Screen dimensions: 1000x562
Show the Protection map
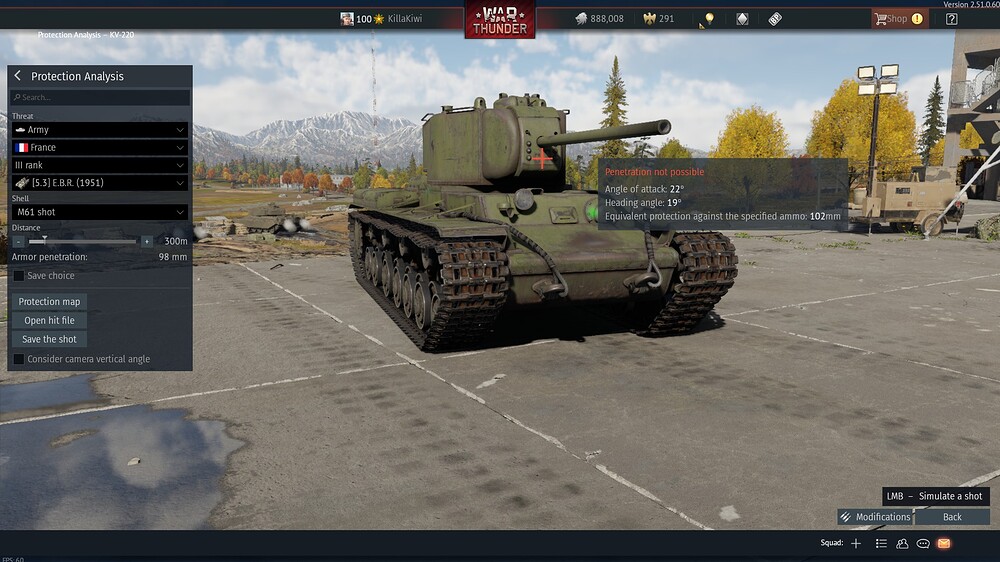pyautogui.click(x=49, y=302)
